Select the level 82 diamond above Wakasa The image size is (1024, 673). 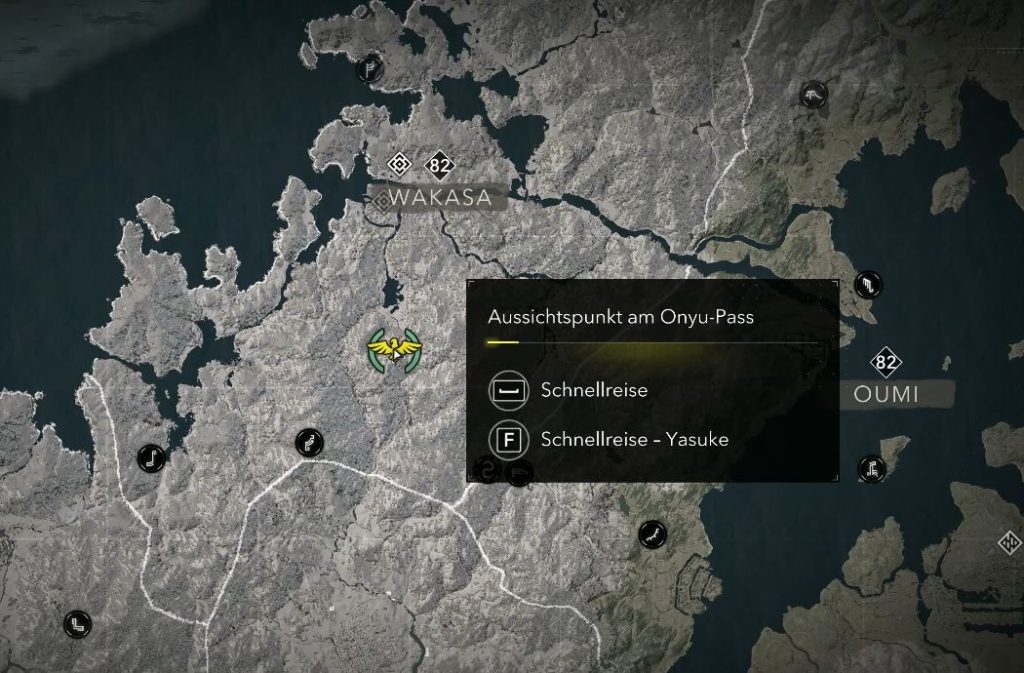coord(440,164)
